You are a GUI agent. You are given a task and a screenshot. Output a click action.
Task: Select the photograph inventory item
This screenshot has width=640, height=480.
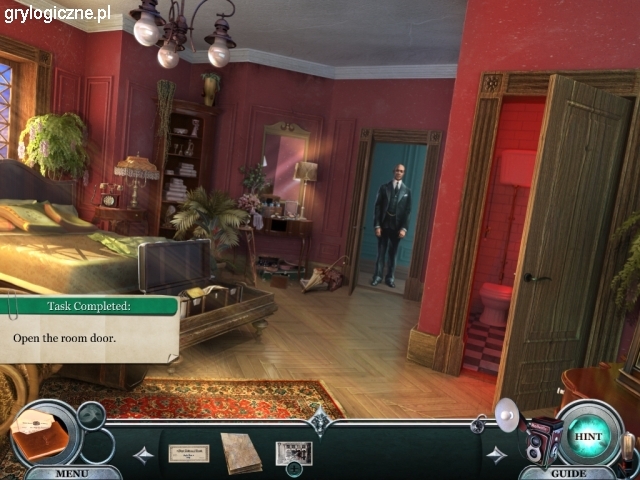click(x=294, y=452)
